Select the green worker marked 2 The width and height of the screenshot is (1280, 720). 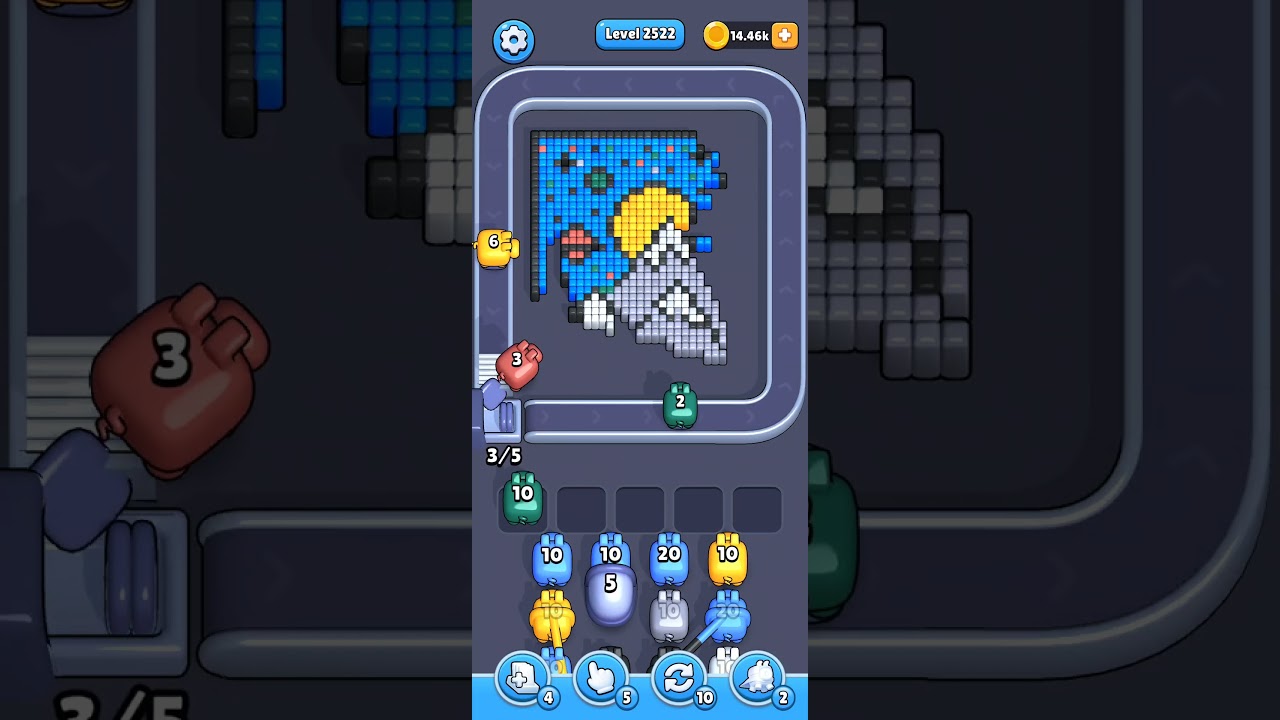678,405
